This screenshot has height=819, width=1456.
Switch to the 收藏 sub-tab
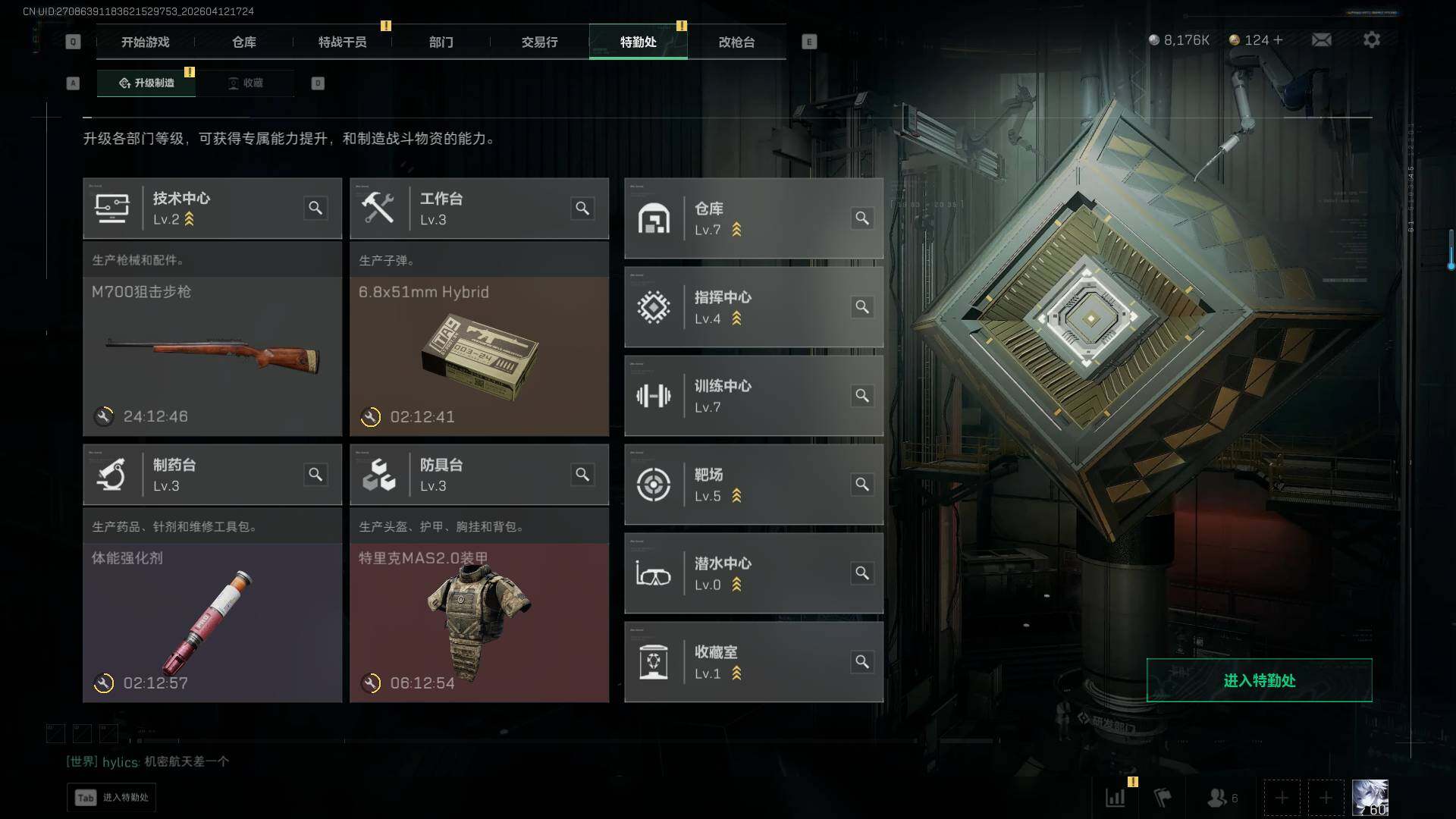point(245,83)
